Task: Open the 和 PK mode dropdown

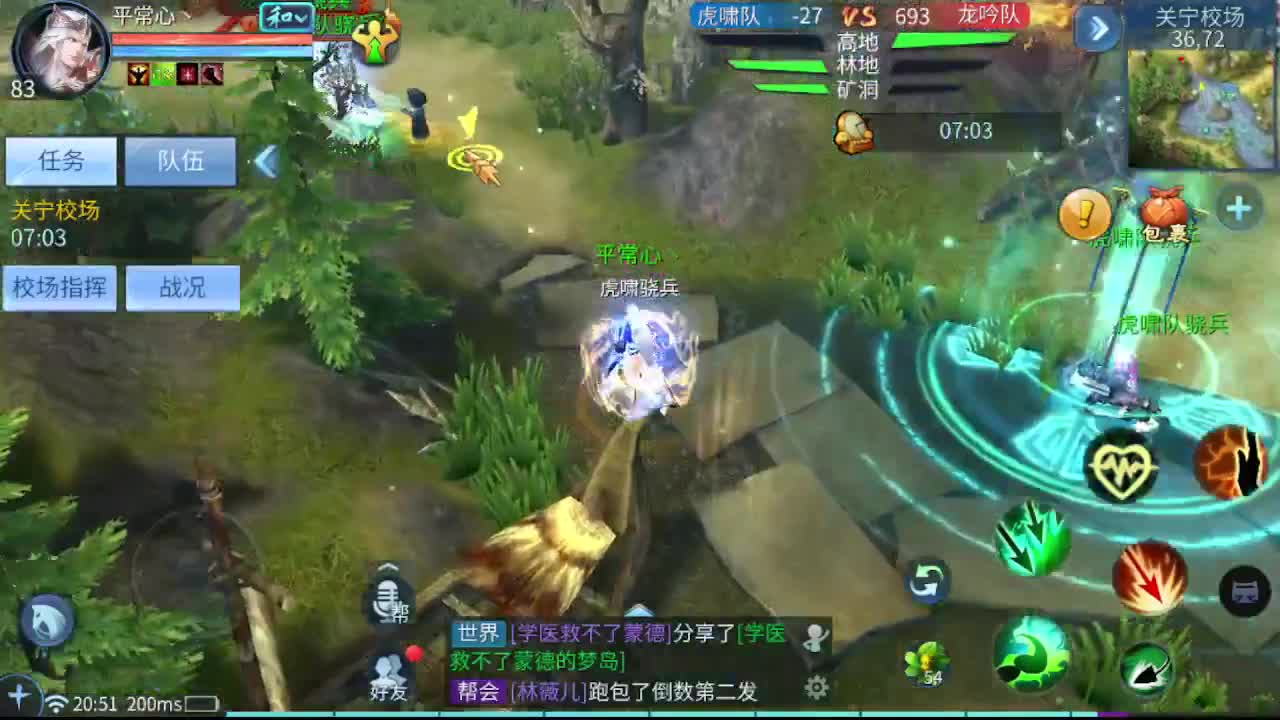Action: 283,19
